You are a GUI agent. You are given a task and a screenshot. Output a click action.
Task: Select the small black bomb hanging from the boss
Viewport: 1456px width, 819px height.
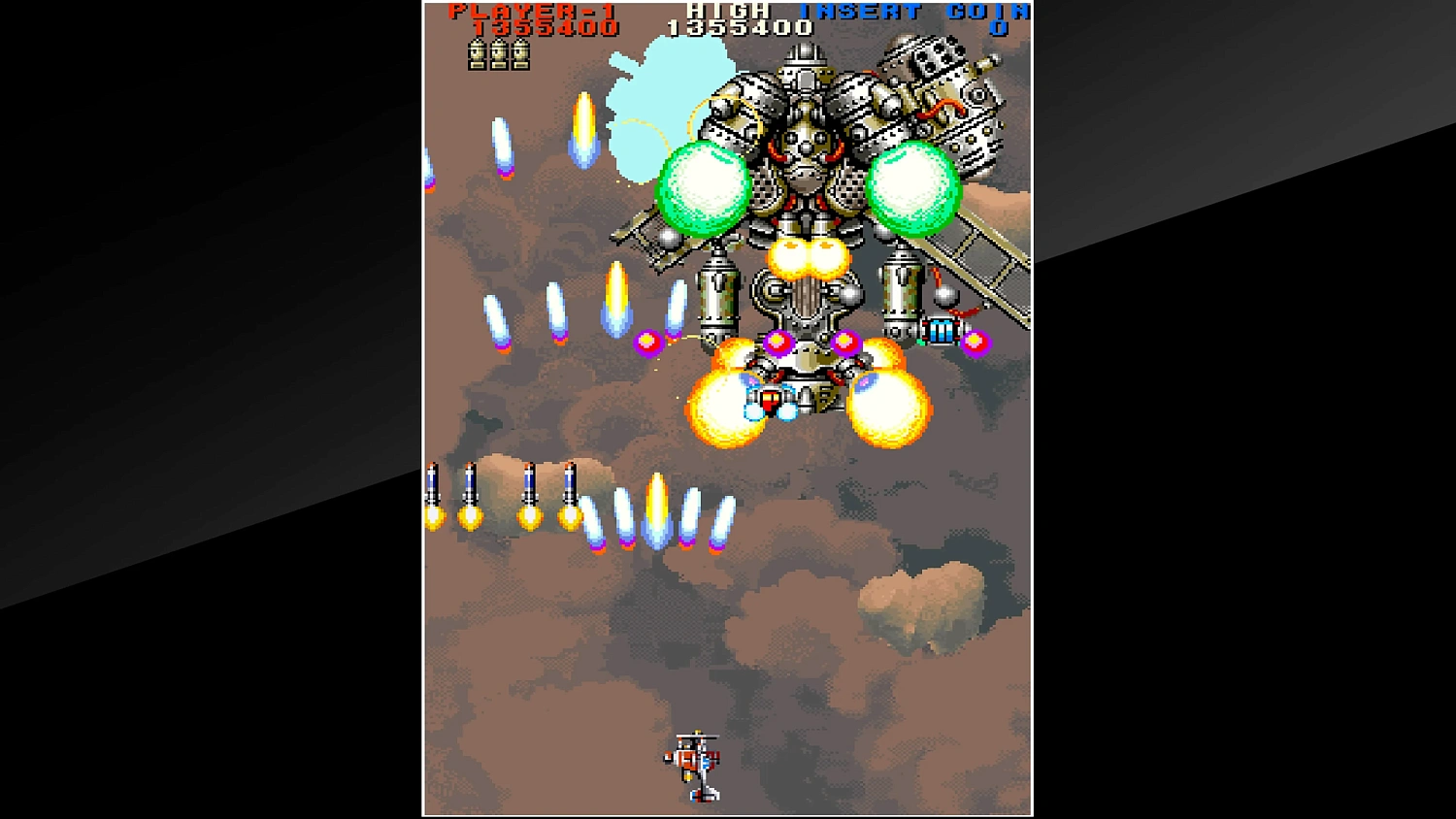(x=943, y=295)
